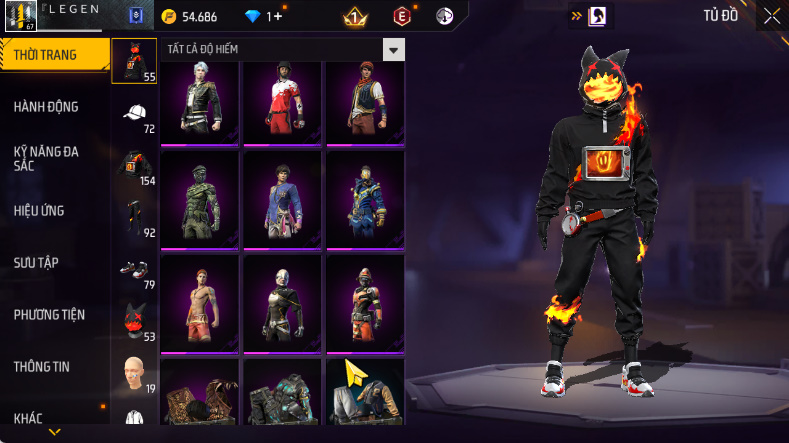Open the bald head category showing 19
This screenshot has height=443, width=789.
pos(134,373)
